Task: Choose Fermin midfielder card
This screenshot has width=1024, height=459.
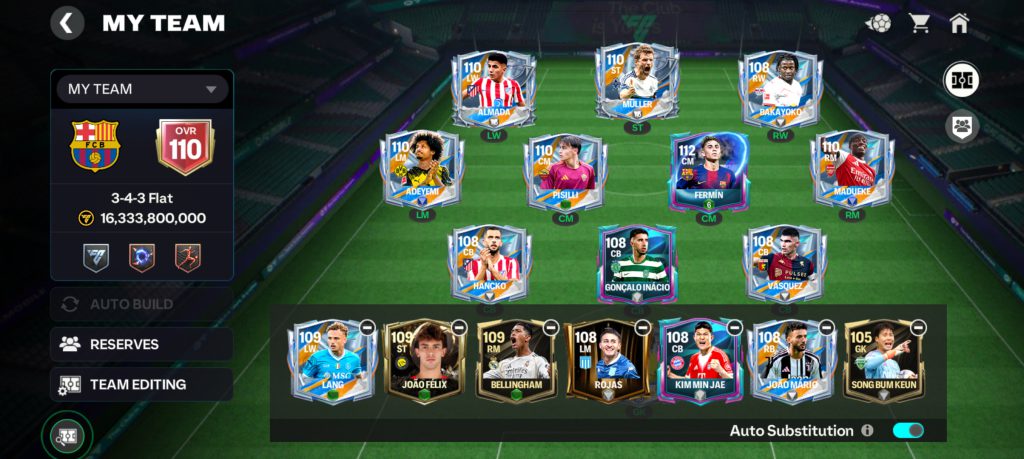Action: point(708,170)
